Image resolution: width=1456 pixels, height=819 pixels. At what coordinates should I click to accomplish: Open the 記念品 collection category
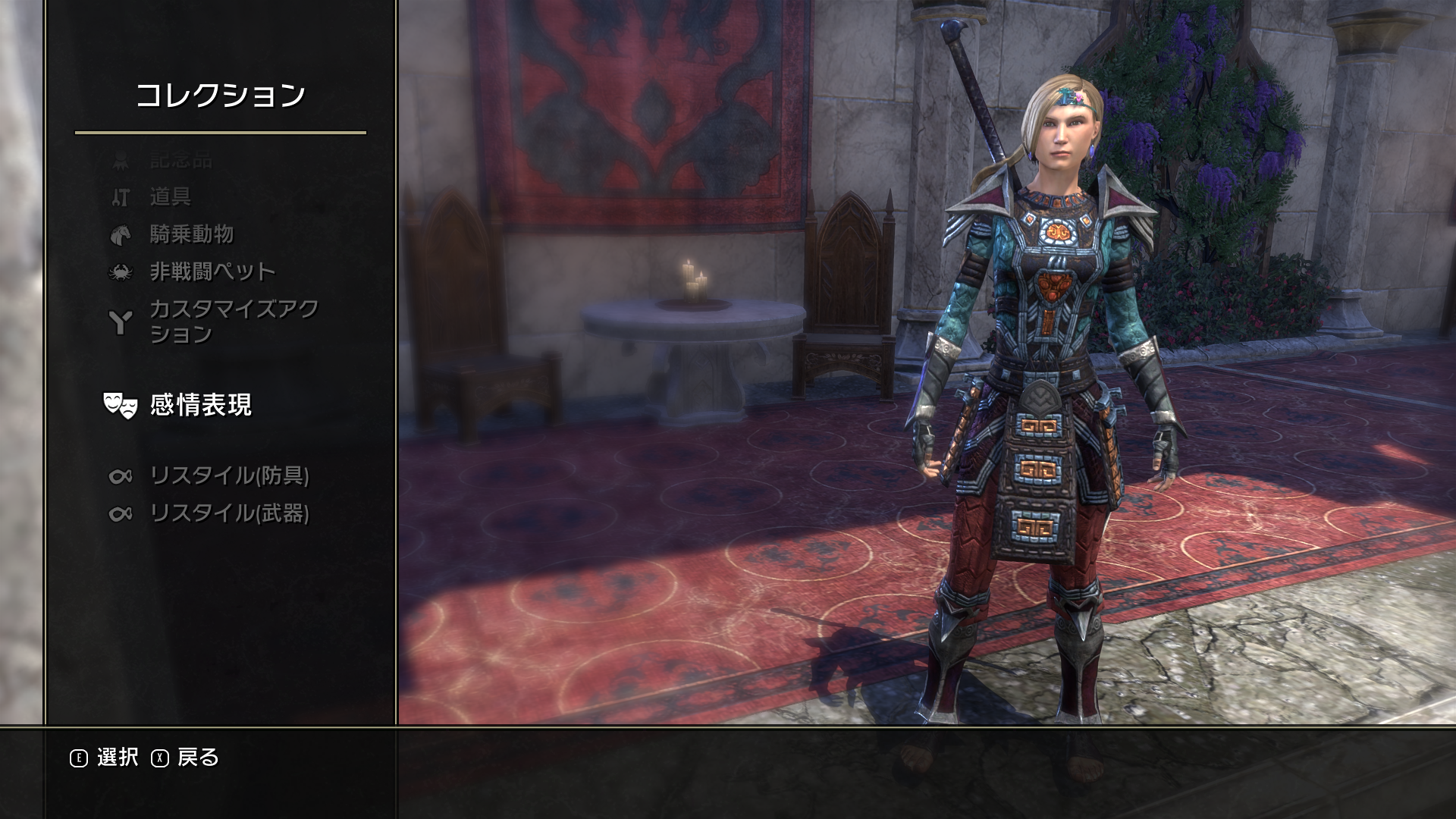click(180, 160)
